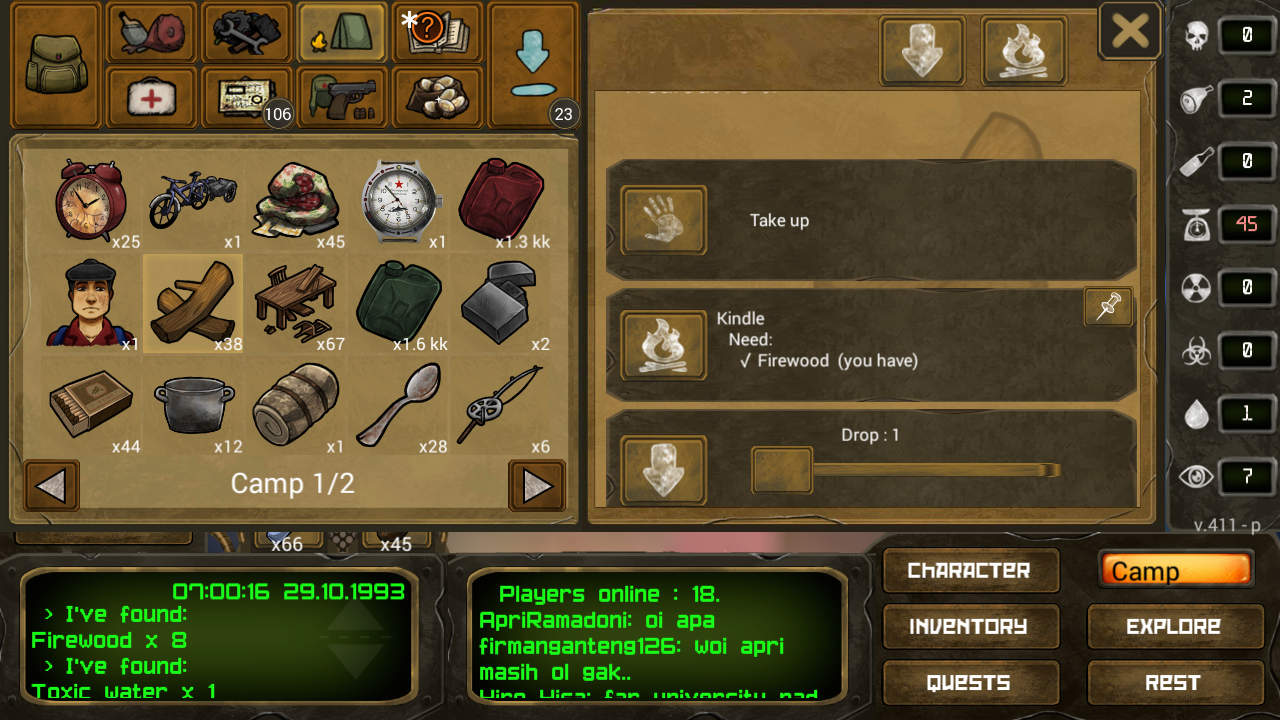1280x720 pixels.
Task: Open the backpack category tab
Action: [55, 64]
